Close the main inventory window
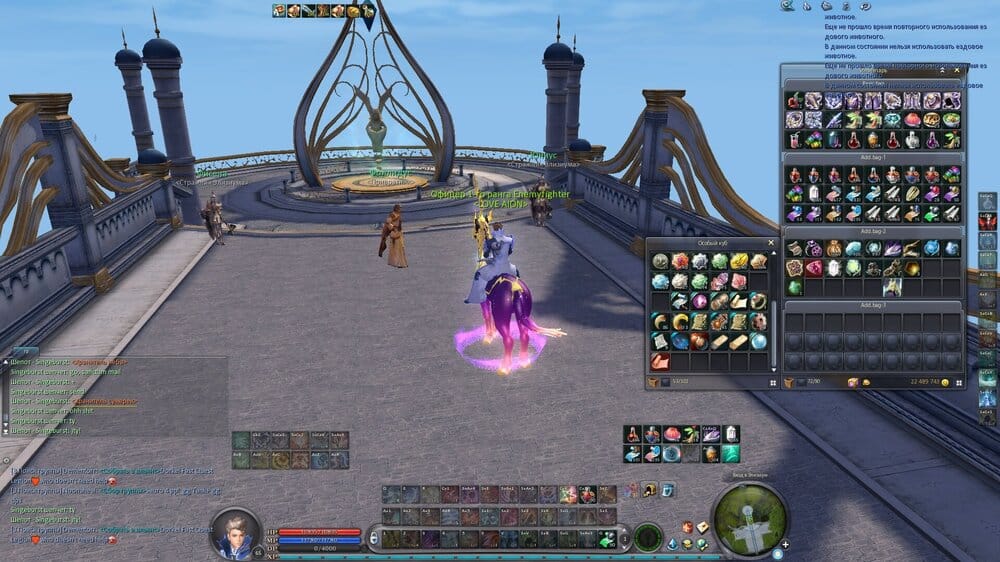The height and width of the screenshot is (562, 1000). click(957, 71)
